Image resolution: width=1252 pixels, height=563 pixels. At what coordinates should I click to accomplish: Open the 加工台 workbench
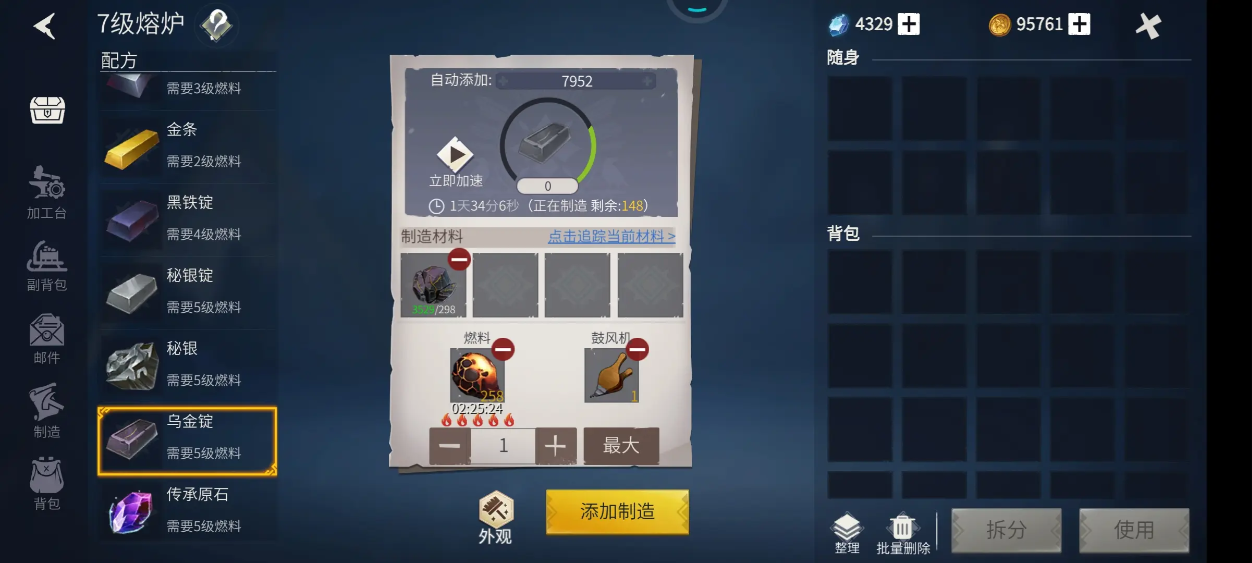tap(47, 192)
